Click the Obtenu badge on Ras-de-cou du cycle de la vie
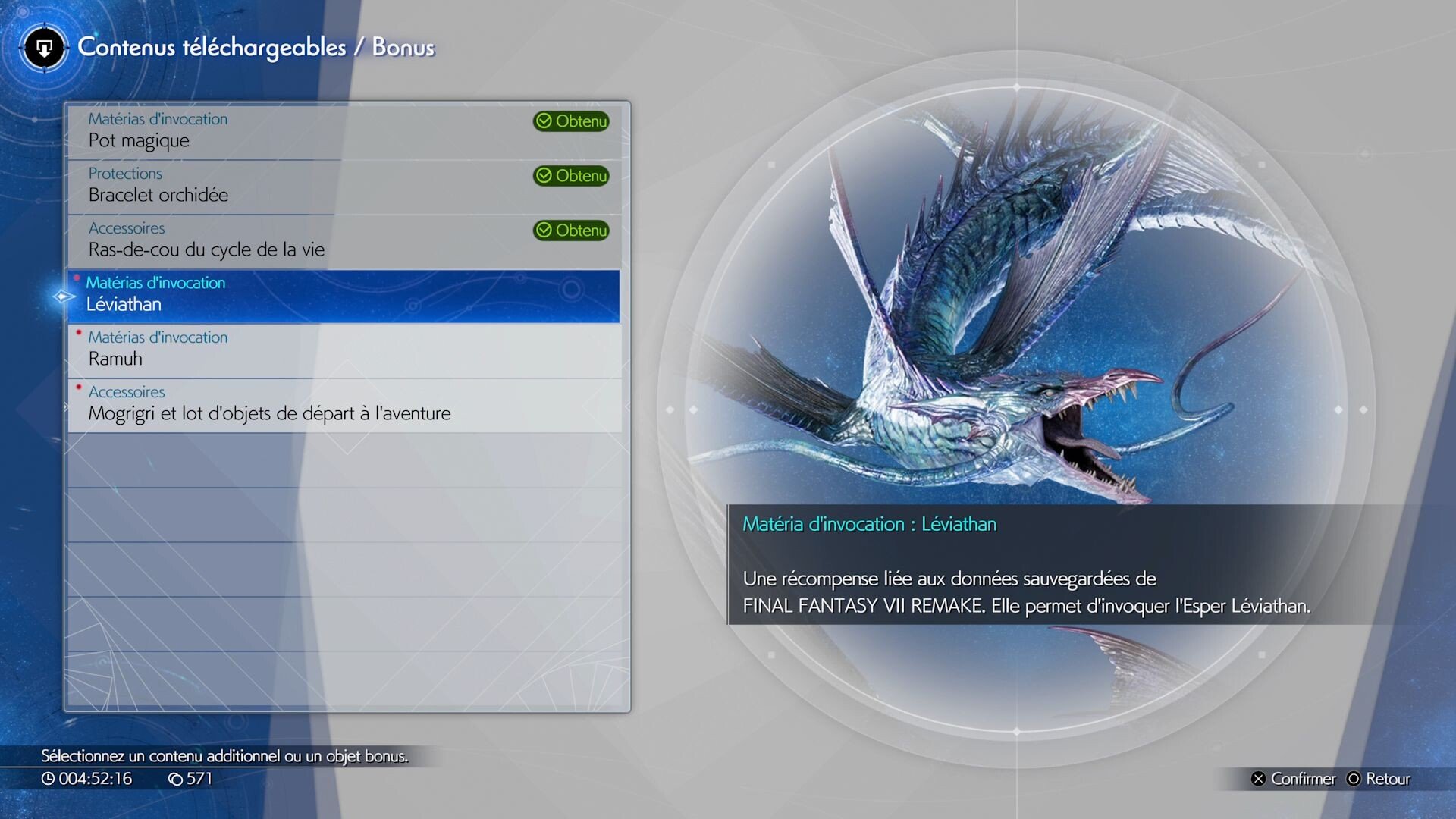This screenshot has width=1456, height=819. (x=571, y=231)
